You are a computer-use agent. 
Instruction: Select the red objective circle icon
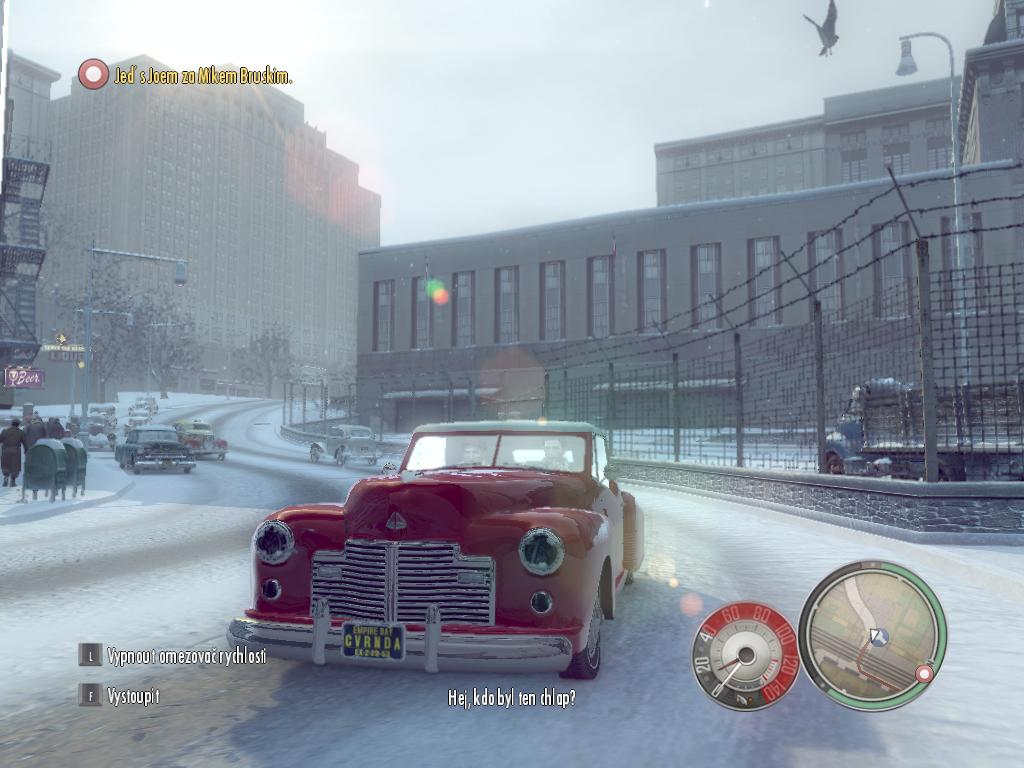[93, 74]
